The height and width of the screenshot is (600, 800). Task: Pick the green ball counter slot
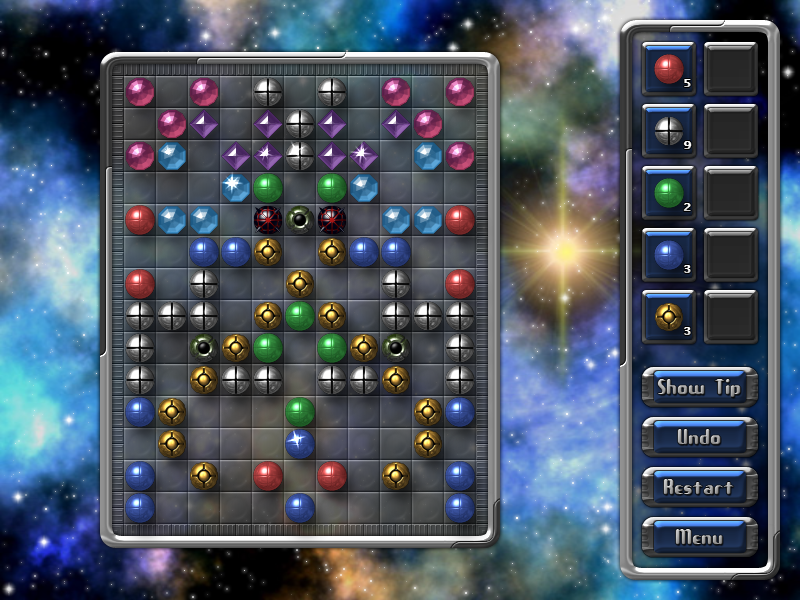[x=668, y=192]
